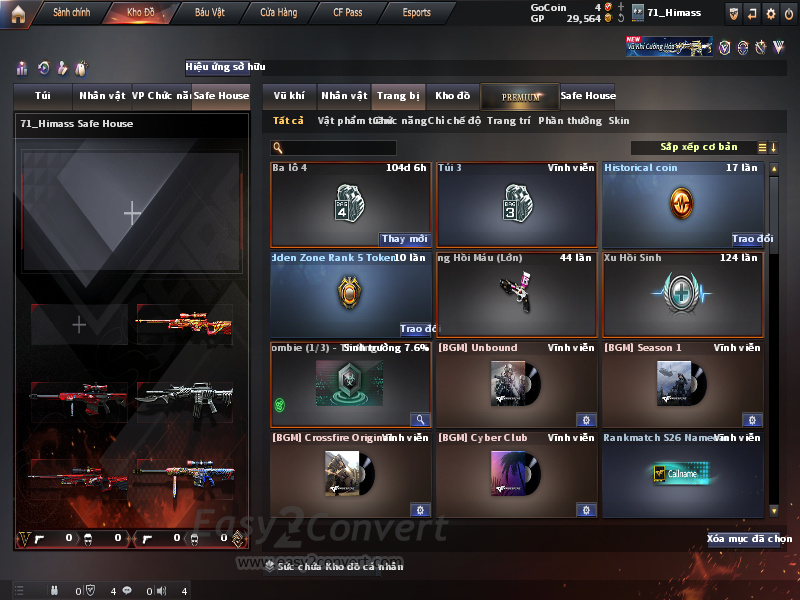
Task: Open the CF Pass tab
Action: [x=350, y=13]
